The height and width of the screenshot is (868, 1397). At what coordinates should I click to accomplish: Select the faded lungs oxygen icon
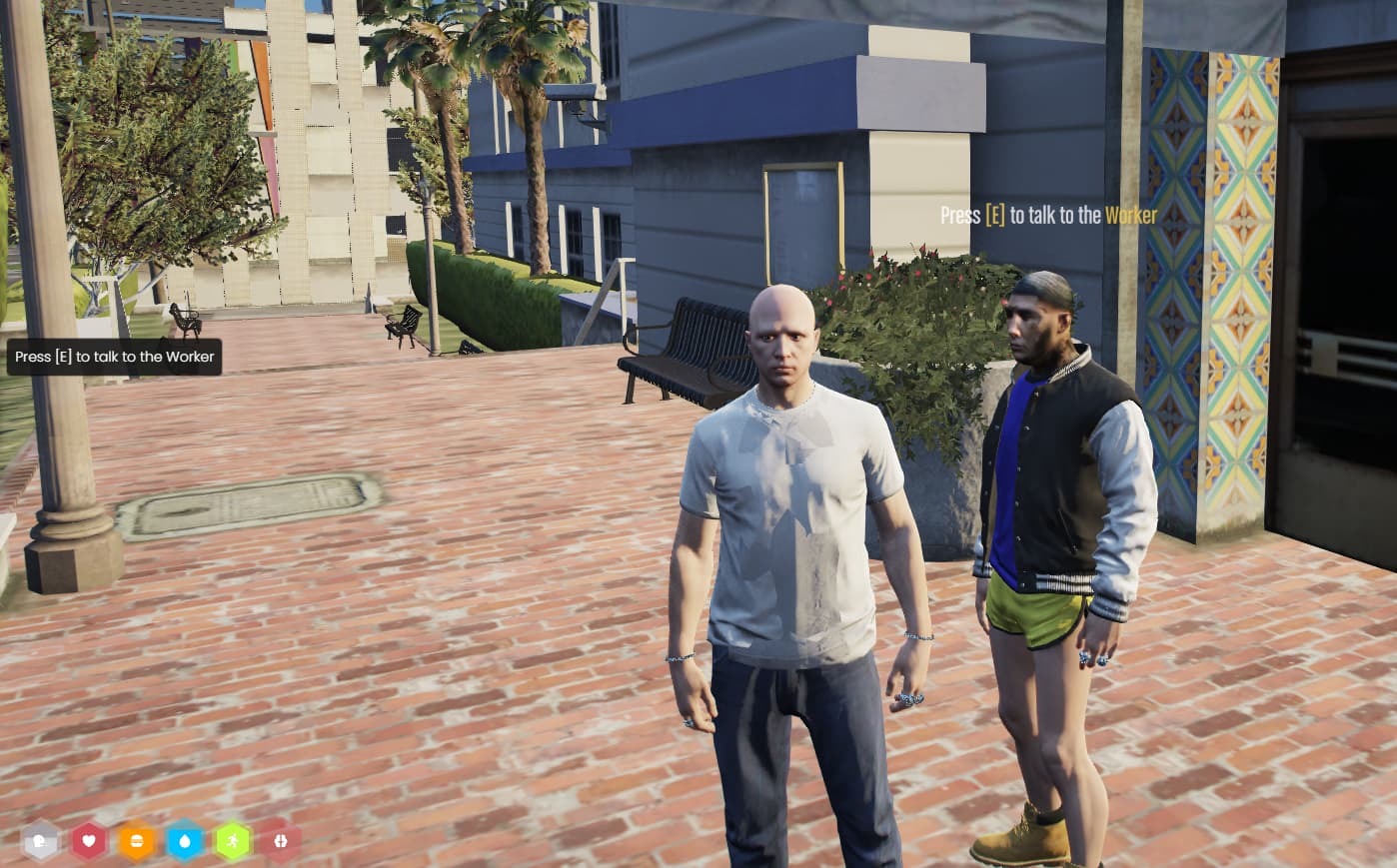click(281, 841)
